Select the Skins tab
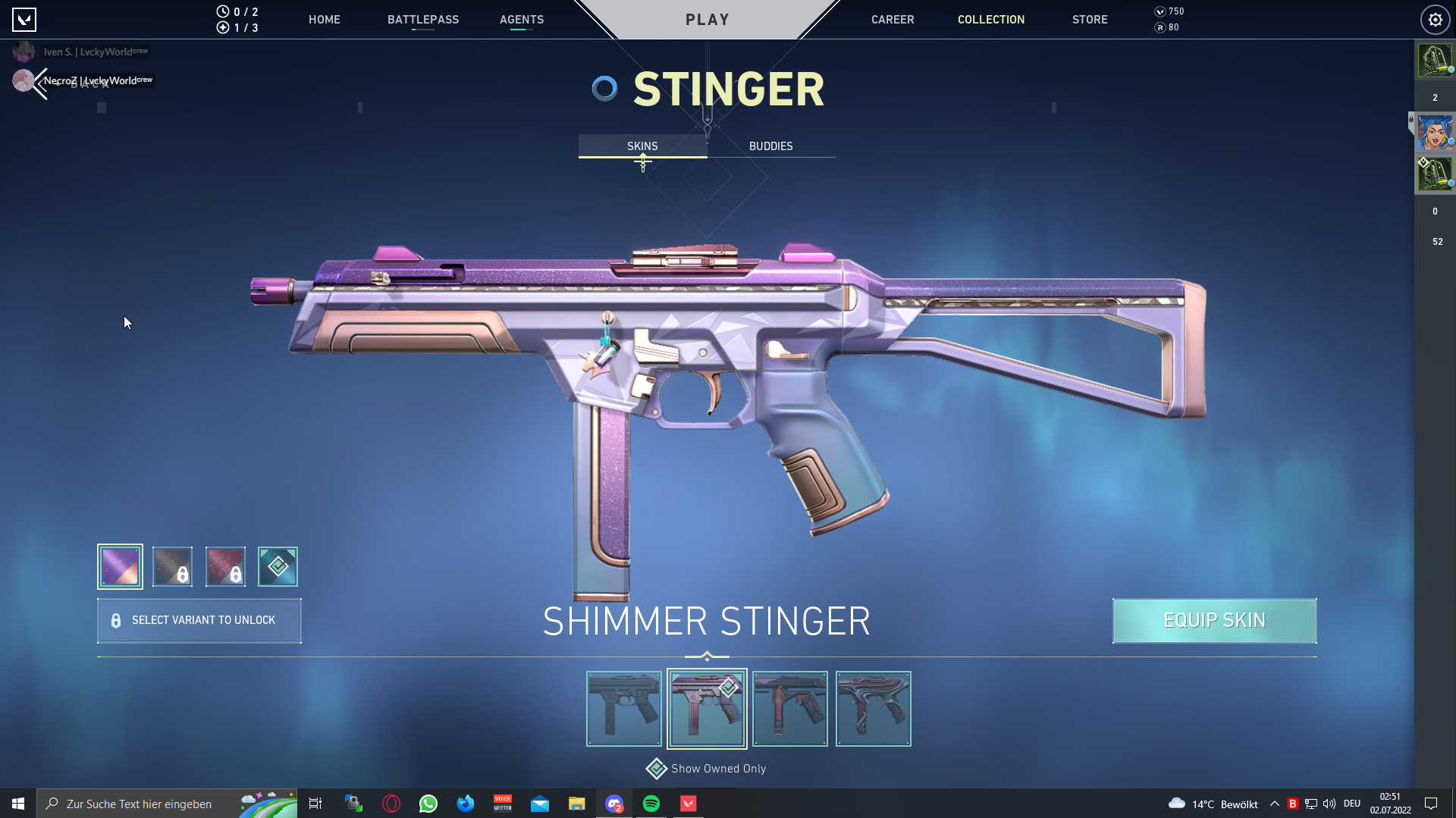 tap(642, 146)
